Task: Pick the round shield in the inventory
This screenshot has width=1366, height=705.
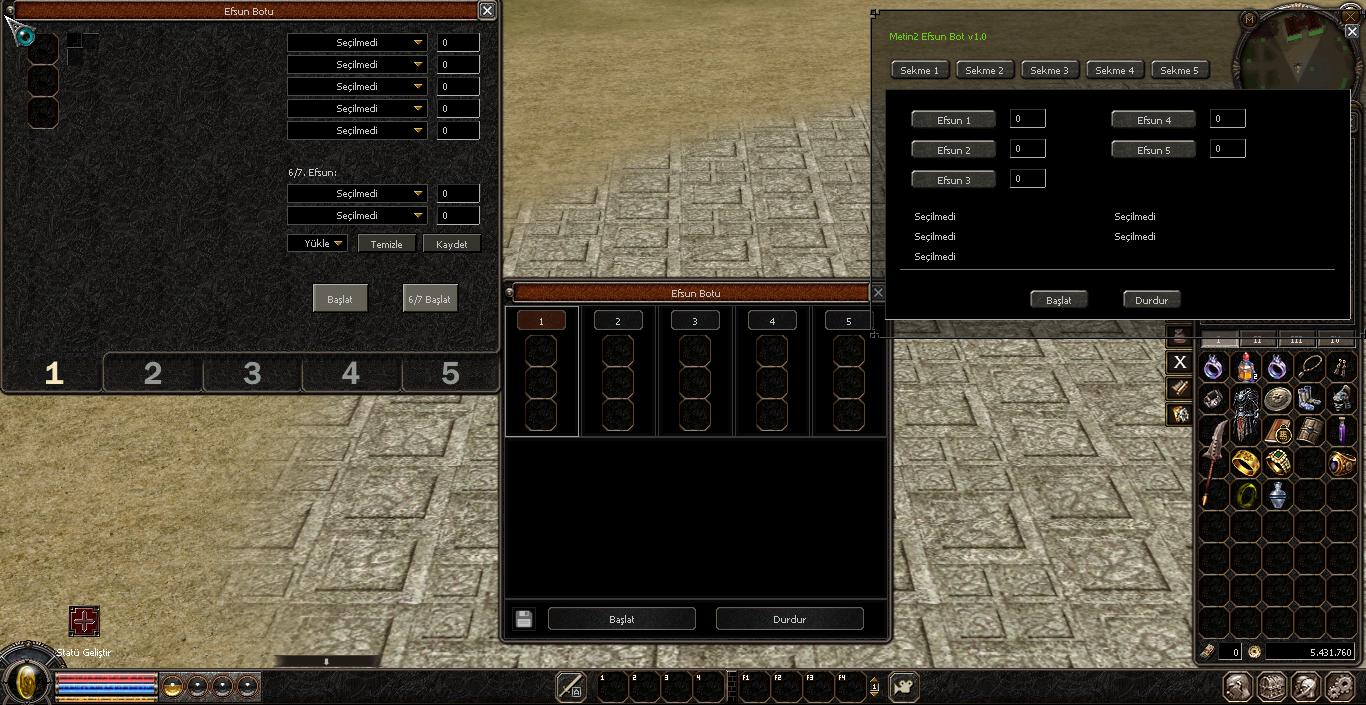Action: click(1277, 399)
